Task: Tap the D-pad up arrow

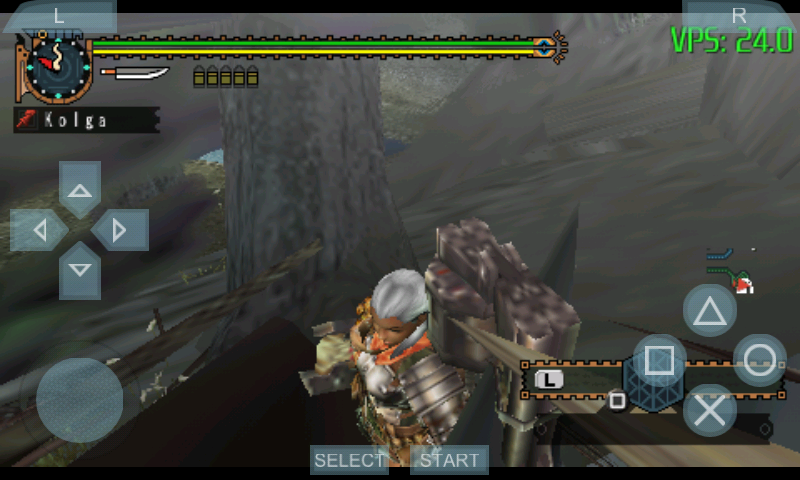Action: 80,190
